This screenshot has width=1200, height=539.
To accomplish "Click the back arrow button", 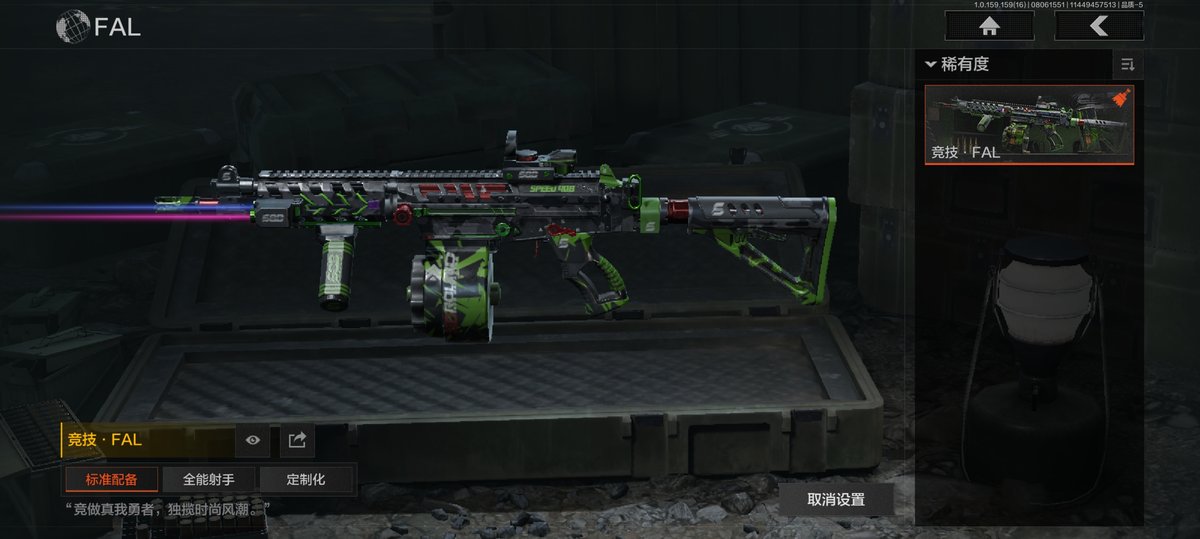I will click(1098, 26).
